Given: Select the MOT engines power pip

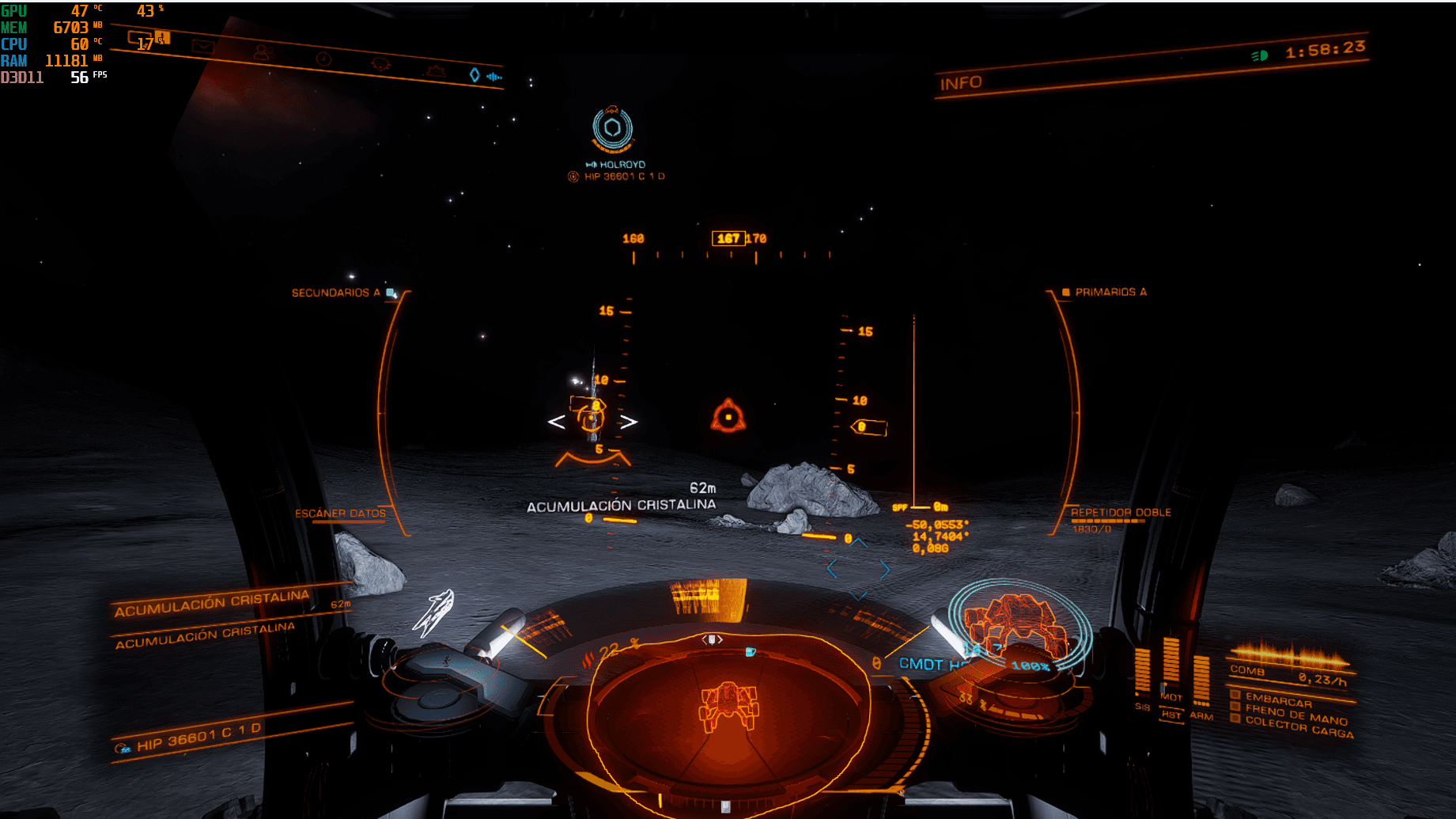Looking at the screenshot, I should [1171, 665].
